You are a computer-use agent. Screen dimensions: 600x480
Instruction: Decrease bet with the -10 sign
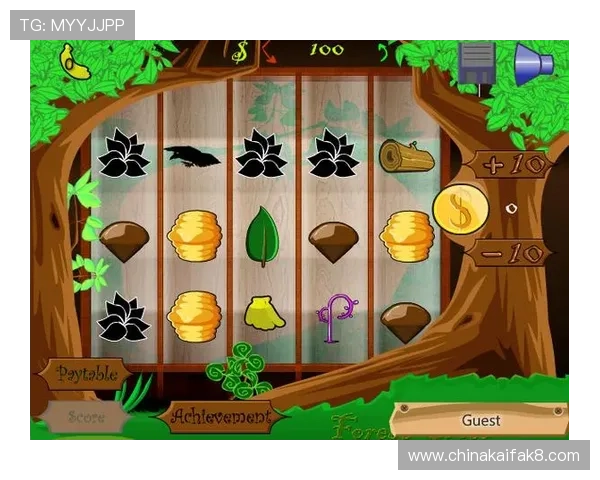pyautogui.click(x=510, y=252)
